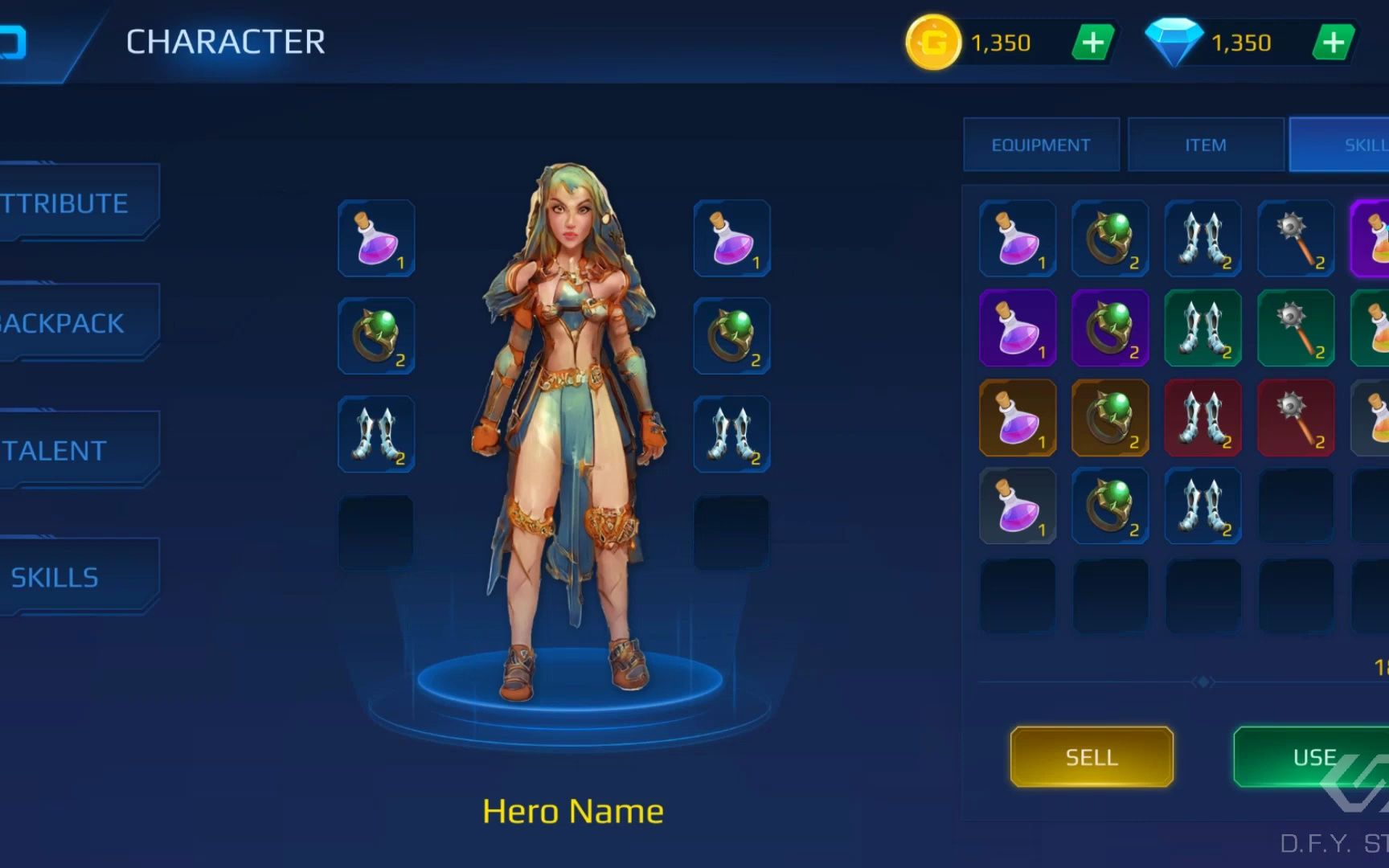
Task: Switch to the Item tab
Action: point(1205,145)
